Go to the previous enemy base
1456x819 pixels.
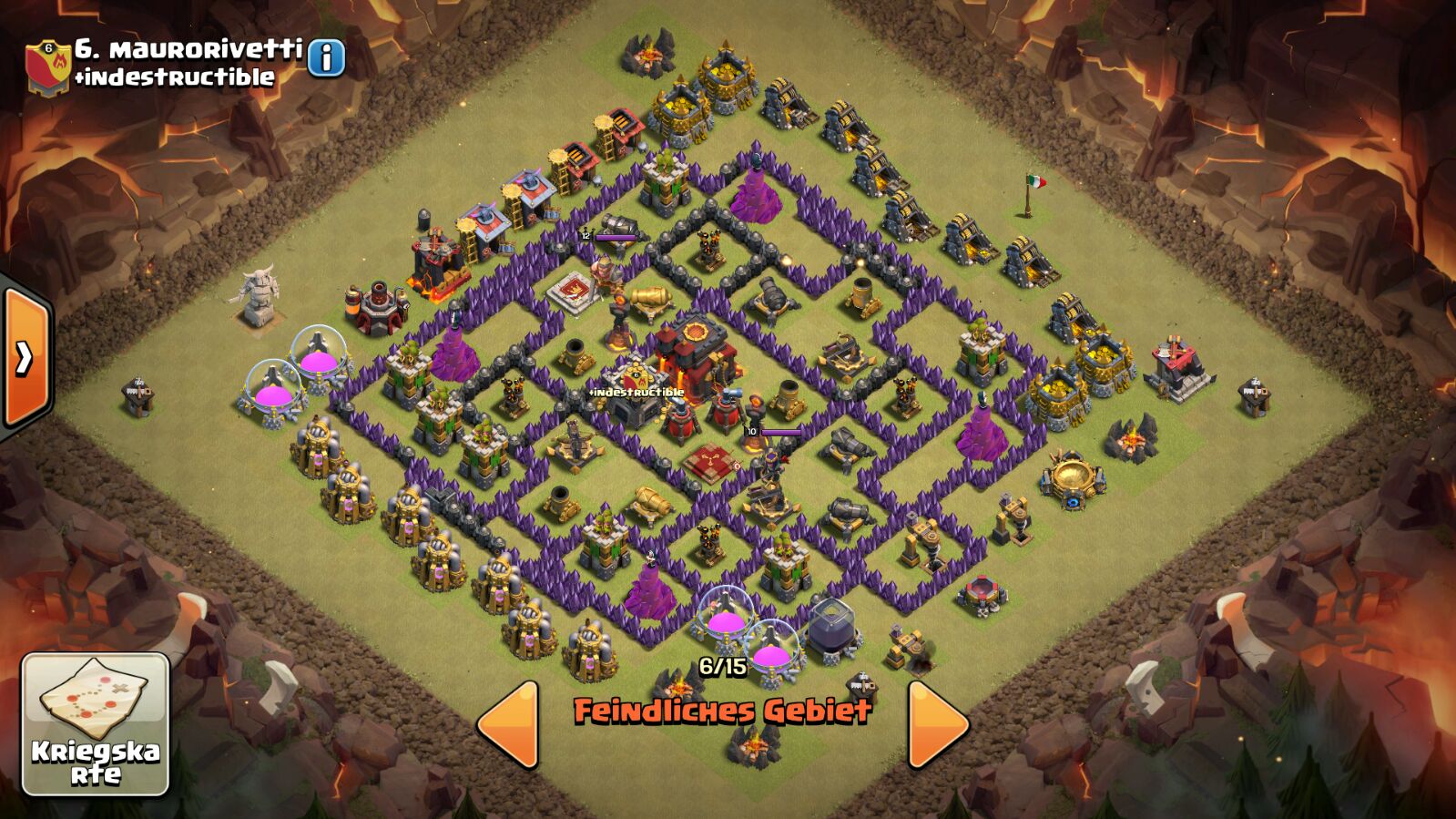[509, 722]
